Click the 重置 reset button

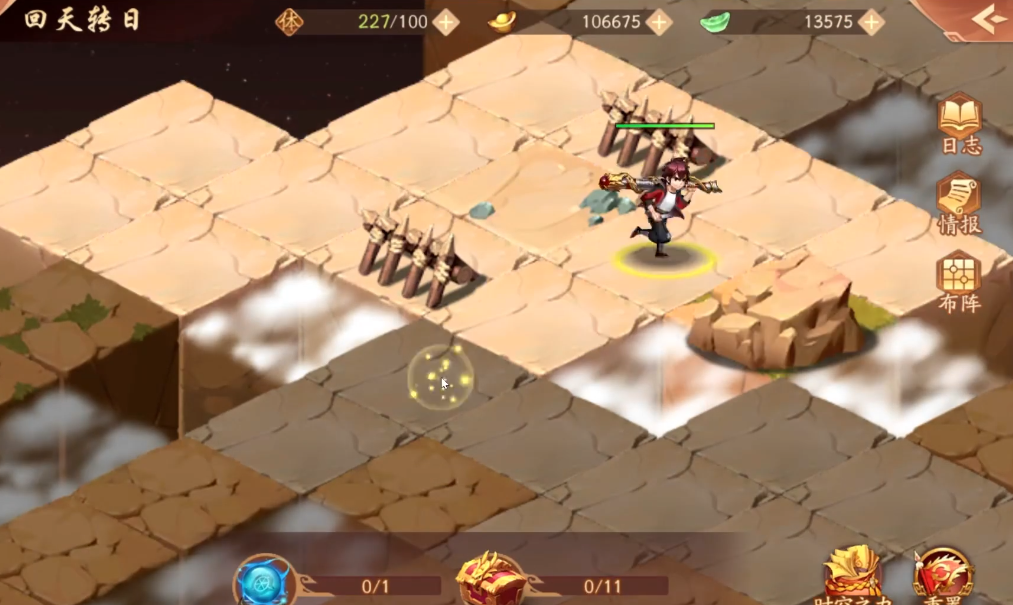click(941, 577)
